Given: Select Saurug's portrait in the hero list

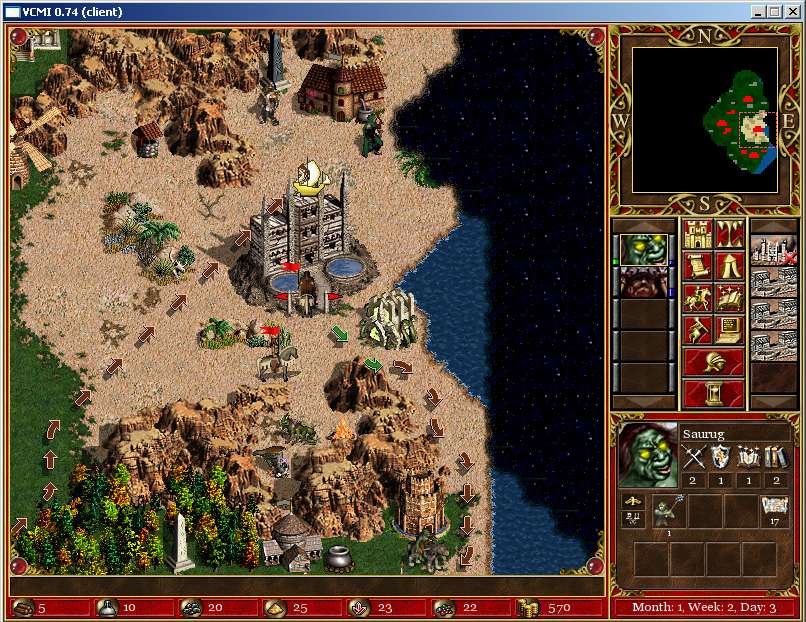Looking at the screenshot, I should (x=644, y=250).
